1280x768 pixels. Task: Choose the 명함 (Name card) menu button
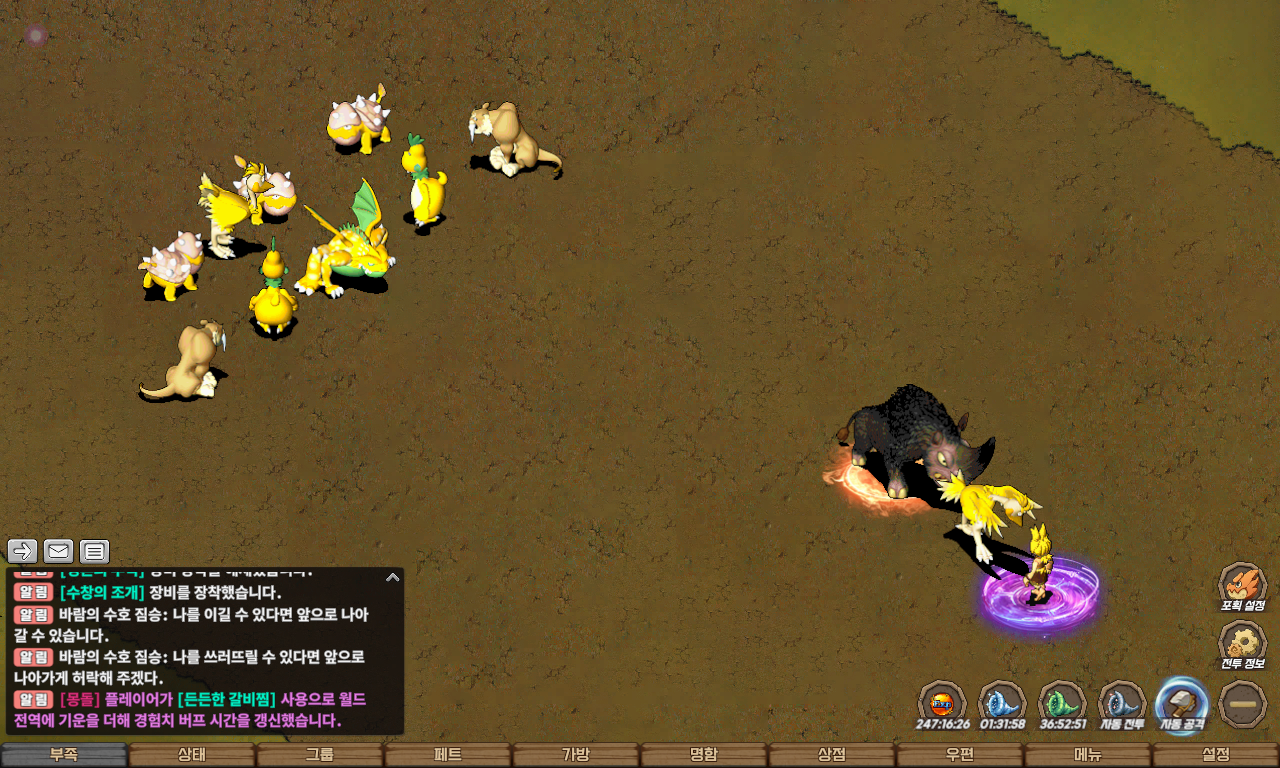(704, 755)
